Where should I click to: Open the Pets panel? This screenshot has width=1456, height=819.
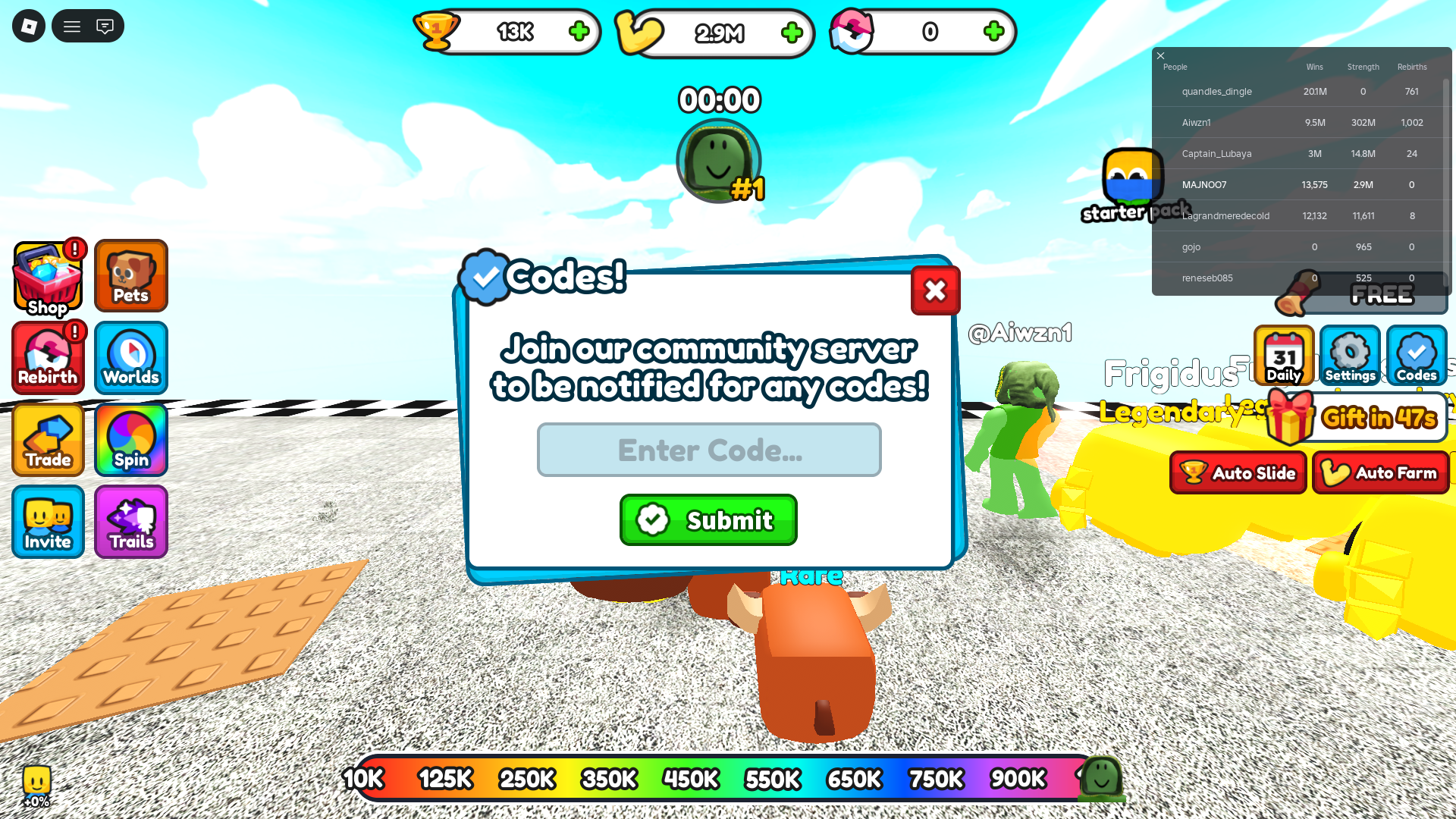click(130, 275)
